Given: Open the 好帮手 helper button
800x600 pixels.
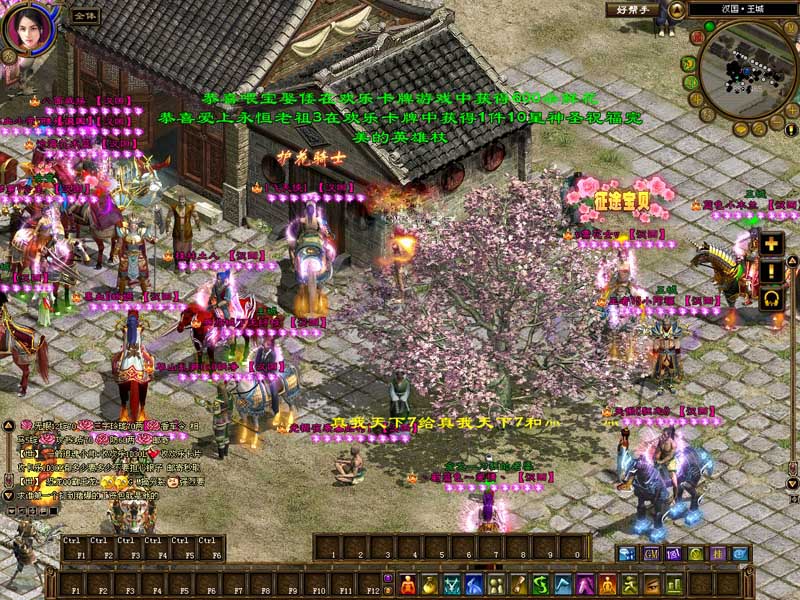Looking at the screenshot, I should point(632,9).
